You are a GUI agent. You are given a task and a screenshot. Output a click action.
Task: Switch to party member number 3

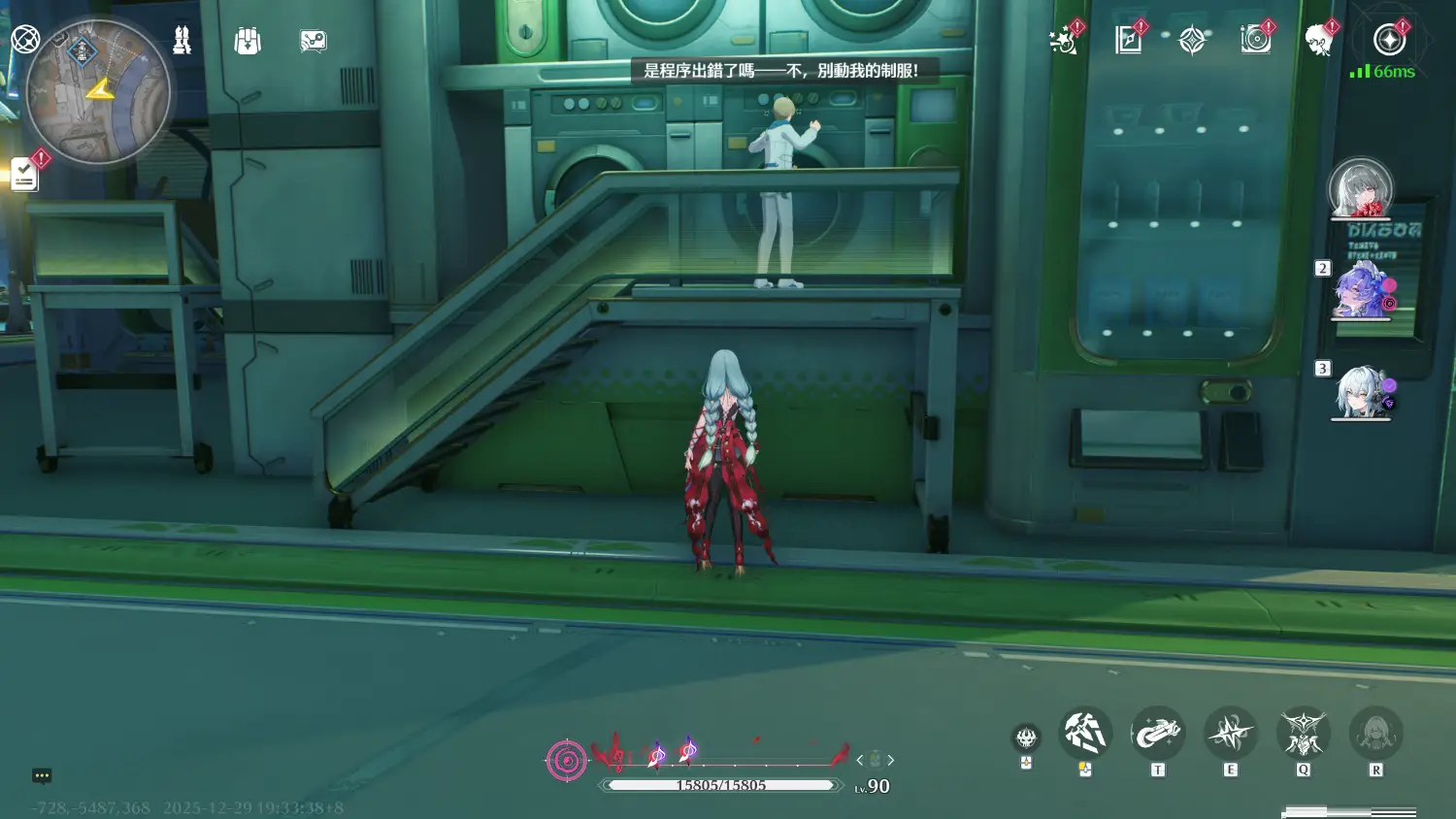pos(1362,392)
